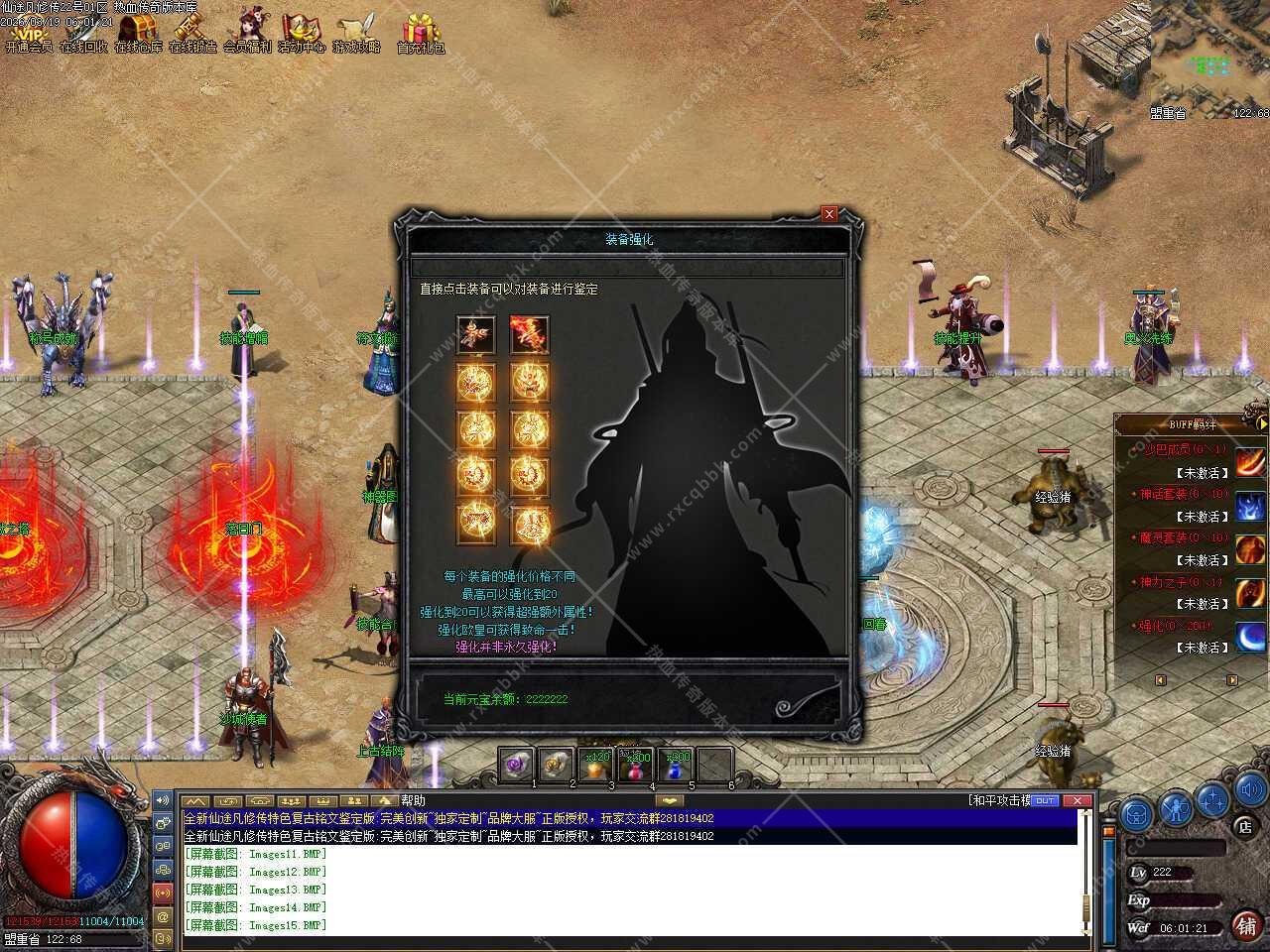This screenshot has width=1270, height=952.
Task: Use the purple orb item in hotbar slot 1
Action: tap(515, 766)
